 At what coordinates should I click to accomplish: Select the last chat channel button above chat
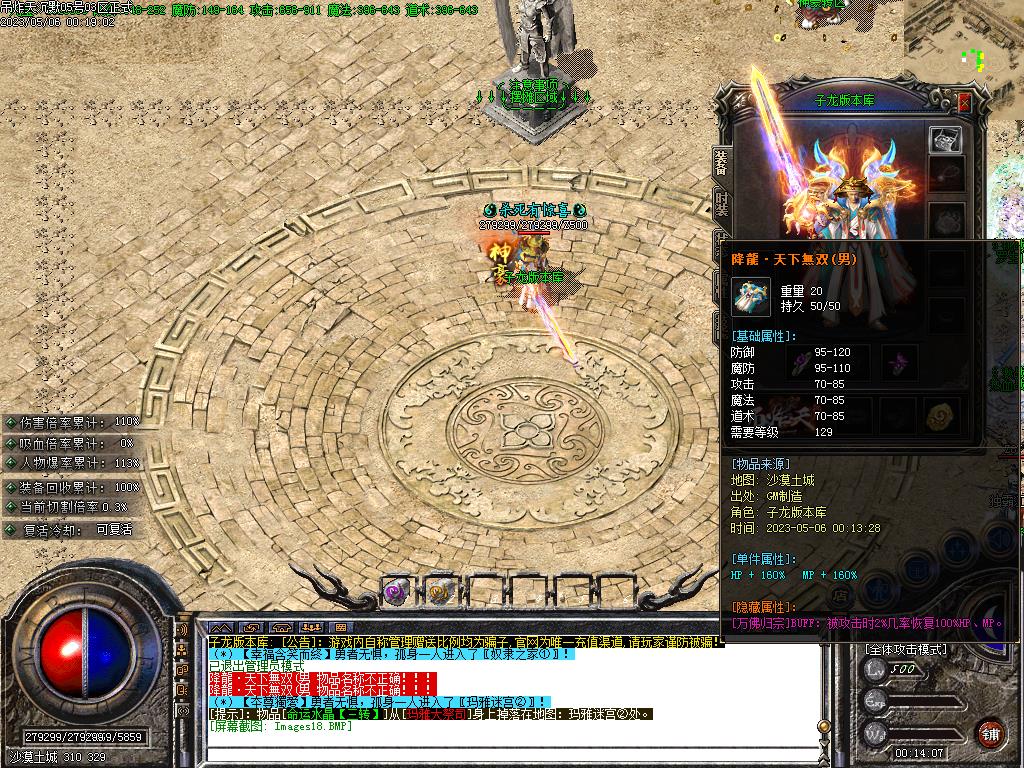(x=343, y=628)
